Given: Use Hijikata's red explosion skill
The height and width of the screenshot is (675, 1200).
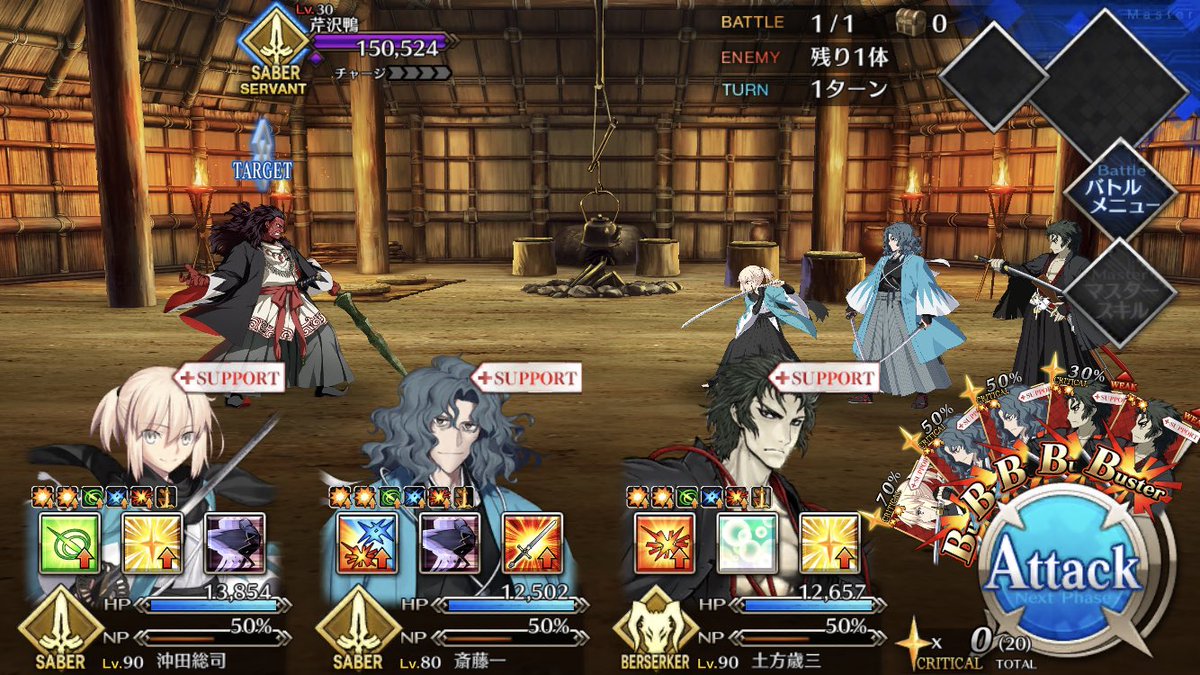Looking at the screenshot, I should click(x=665, y=543).
